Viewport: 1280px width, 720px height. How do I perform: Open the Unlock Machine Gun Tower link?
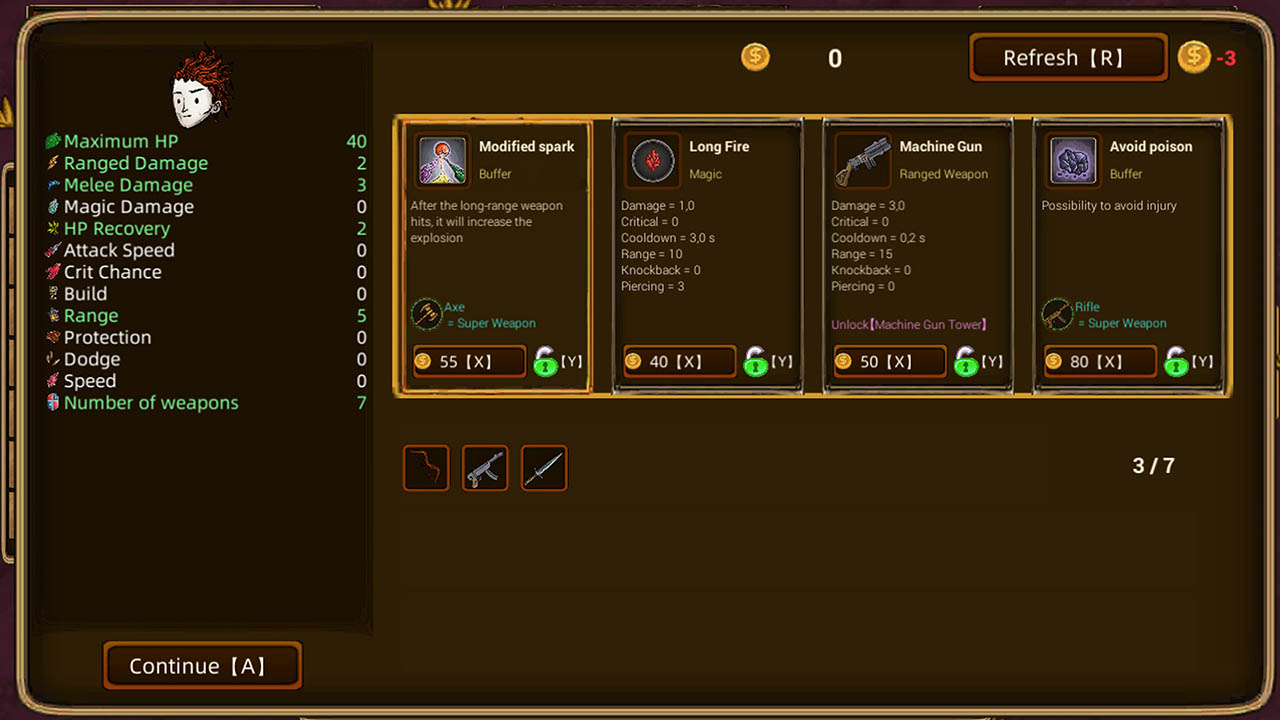click(x=908, y=325)
